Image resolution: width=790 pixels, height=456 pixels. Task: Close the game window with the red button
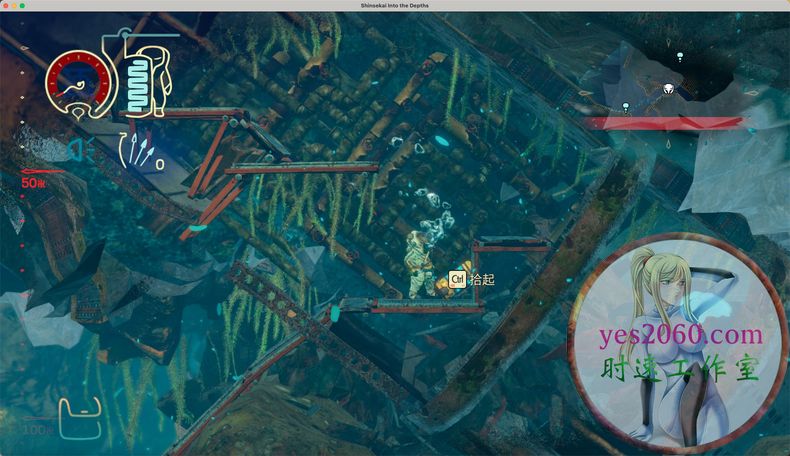coord(6,6)
